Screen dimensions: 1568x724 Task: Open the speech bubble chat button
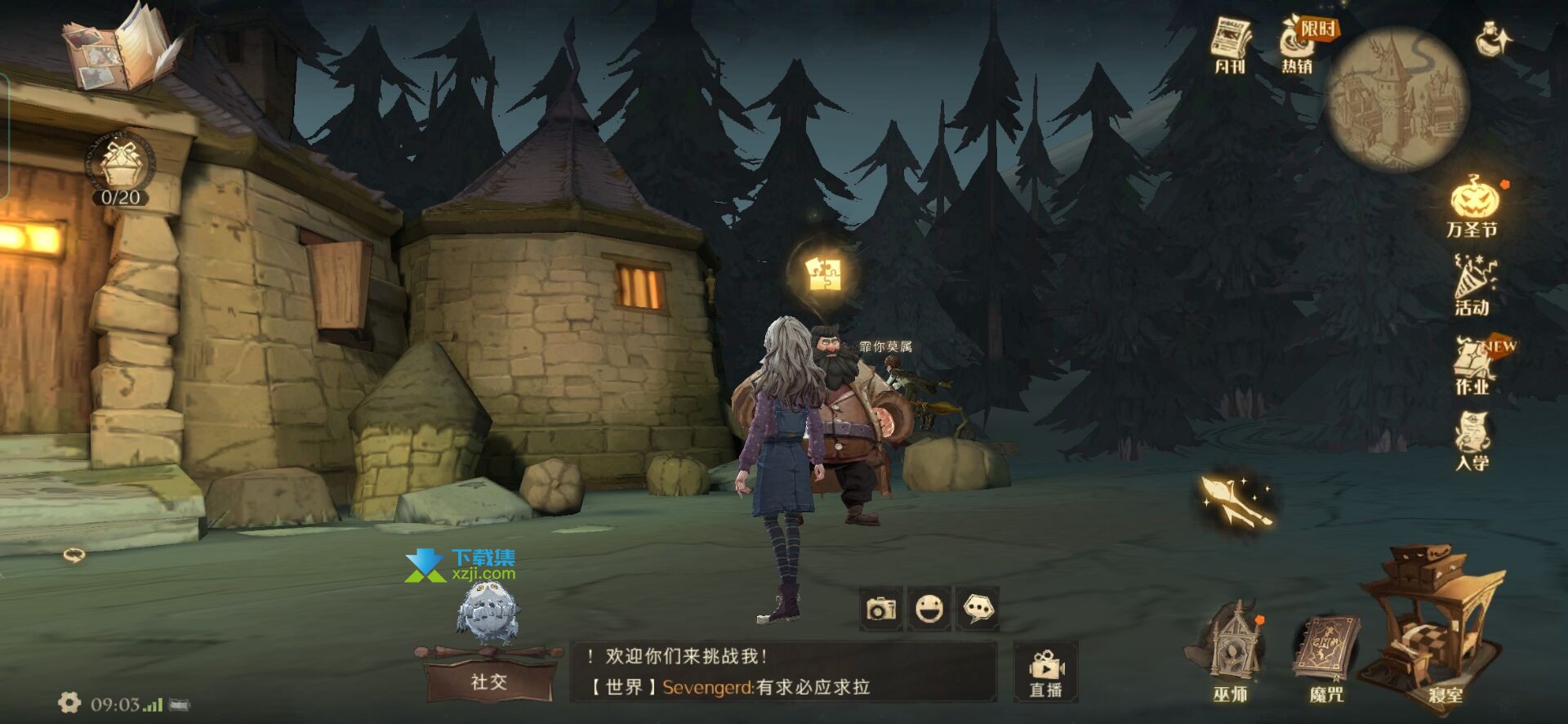(978, 609)
